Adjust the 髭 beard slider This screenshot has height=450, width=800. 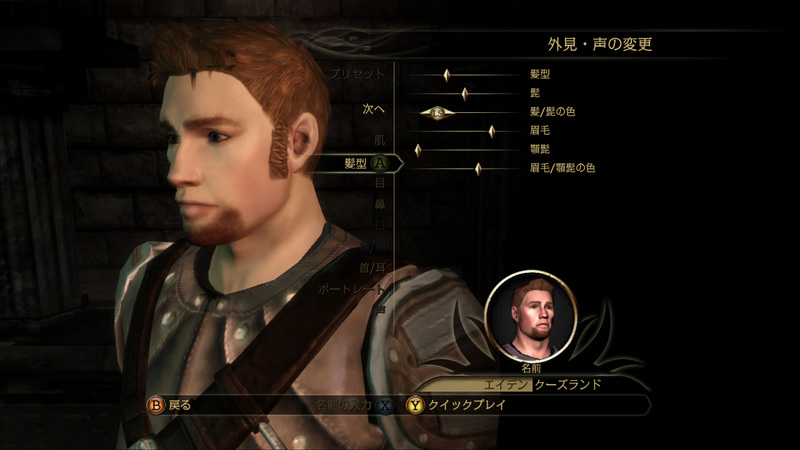pos(465,93)
